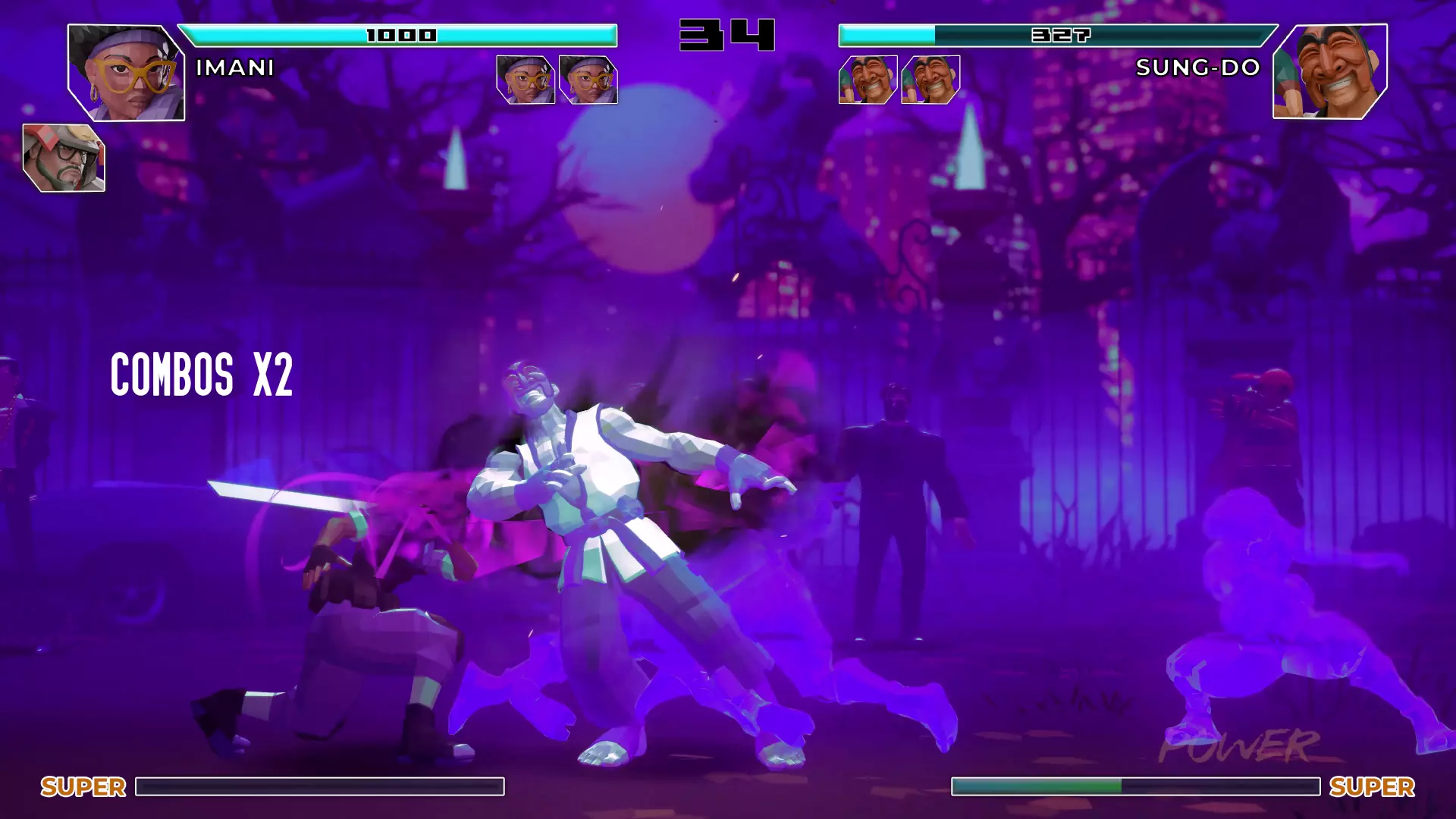Image resolution: width=1456 pixels, height=819 pixels.
Task: Select the SUNG-DO name label
Action: [x=1197, y=68]
